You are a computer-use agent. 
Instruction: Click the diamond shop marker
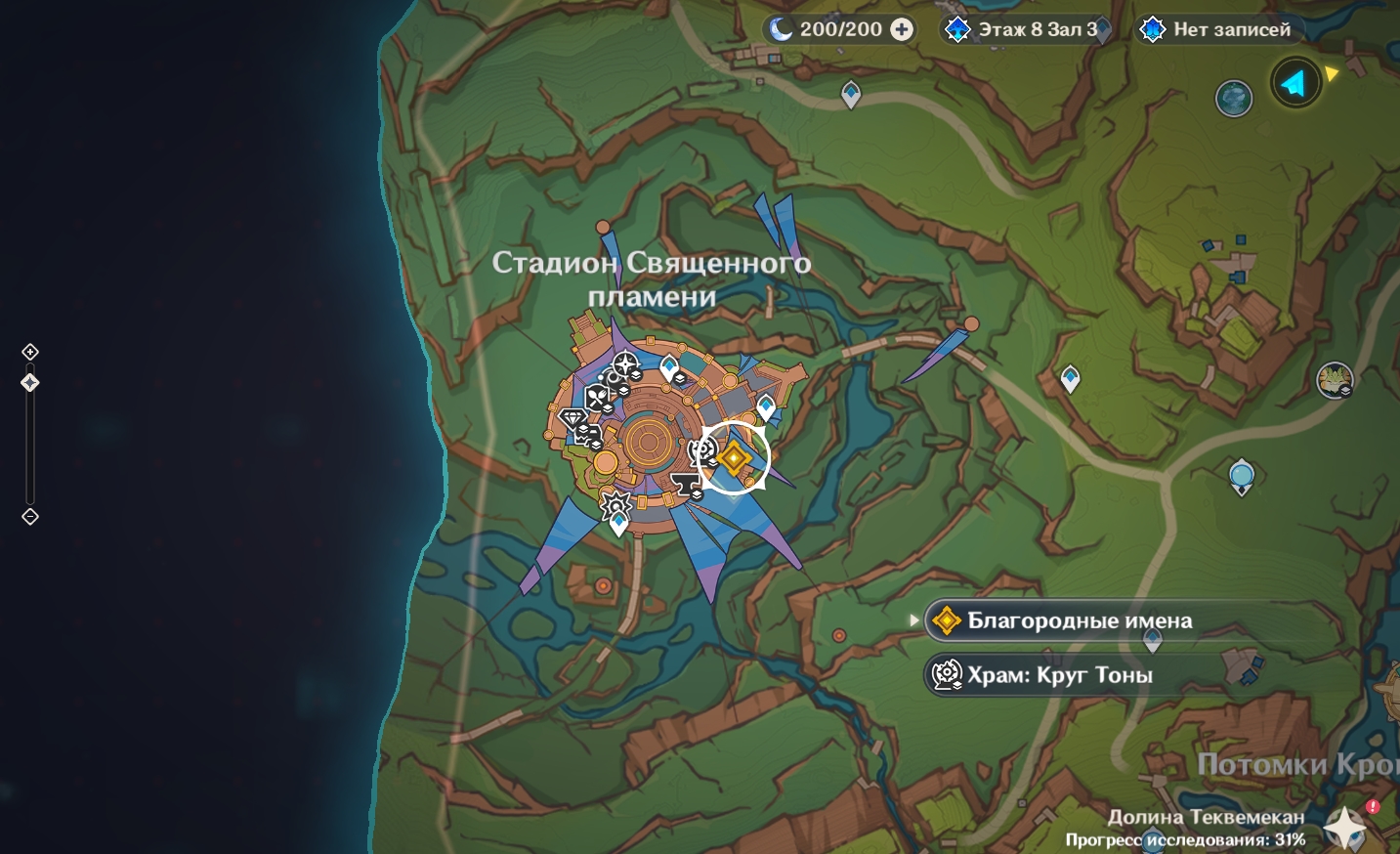[x=573, y=419]
